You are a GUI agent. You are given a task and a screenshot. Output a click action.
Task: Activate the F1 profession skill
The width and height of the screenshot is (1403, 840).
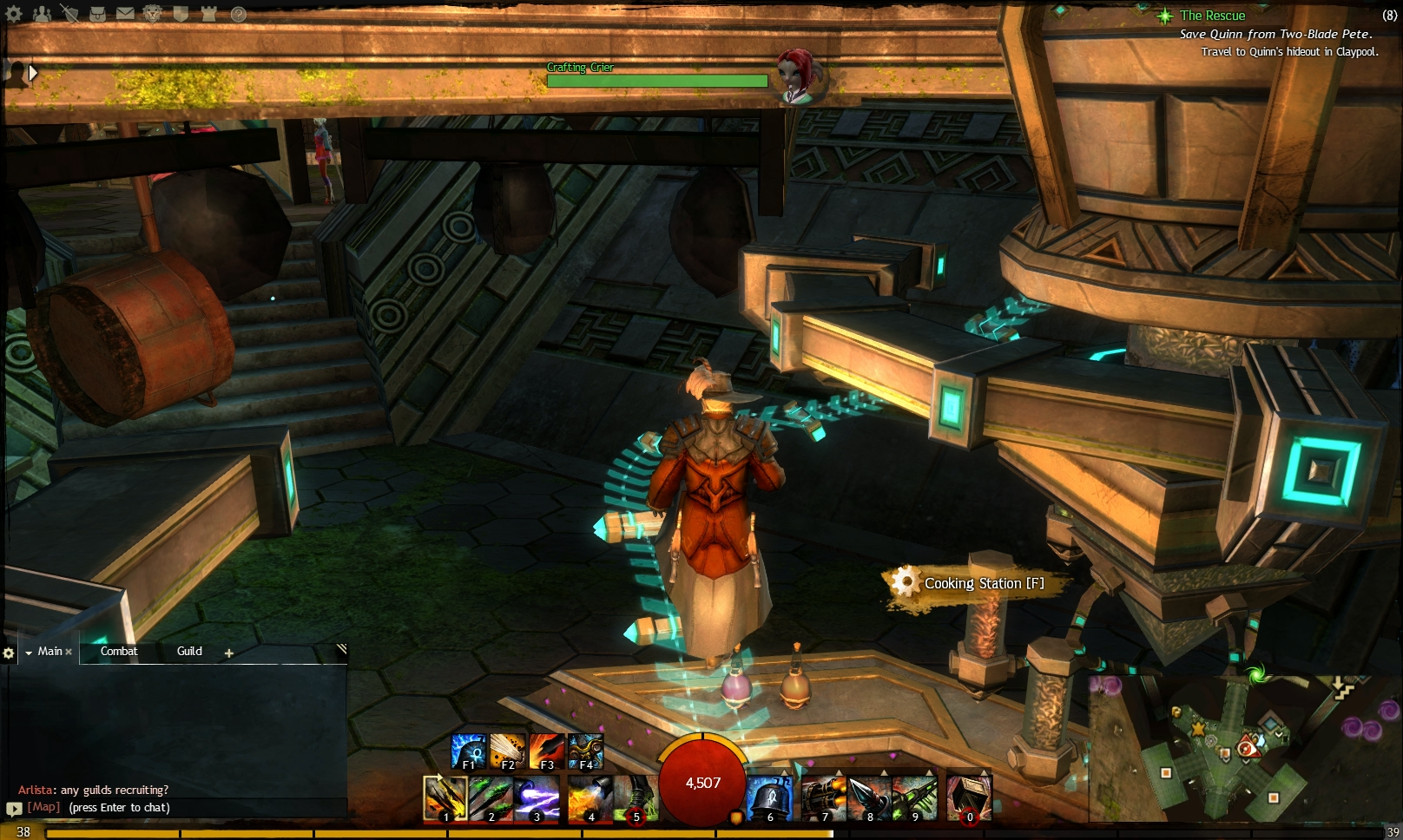[469, 751]
